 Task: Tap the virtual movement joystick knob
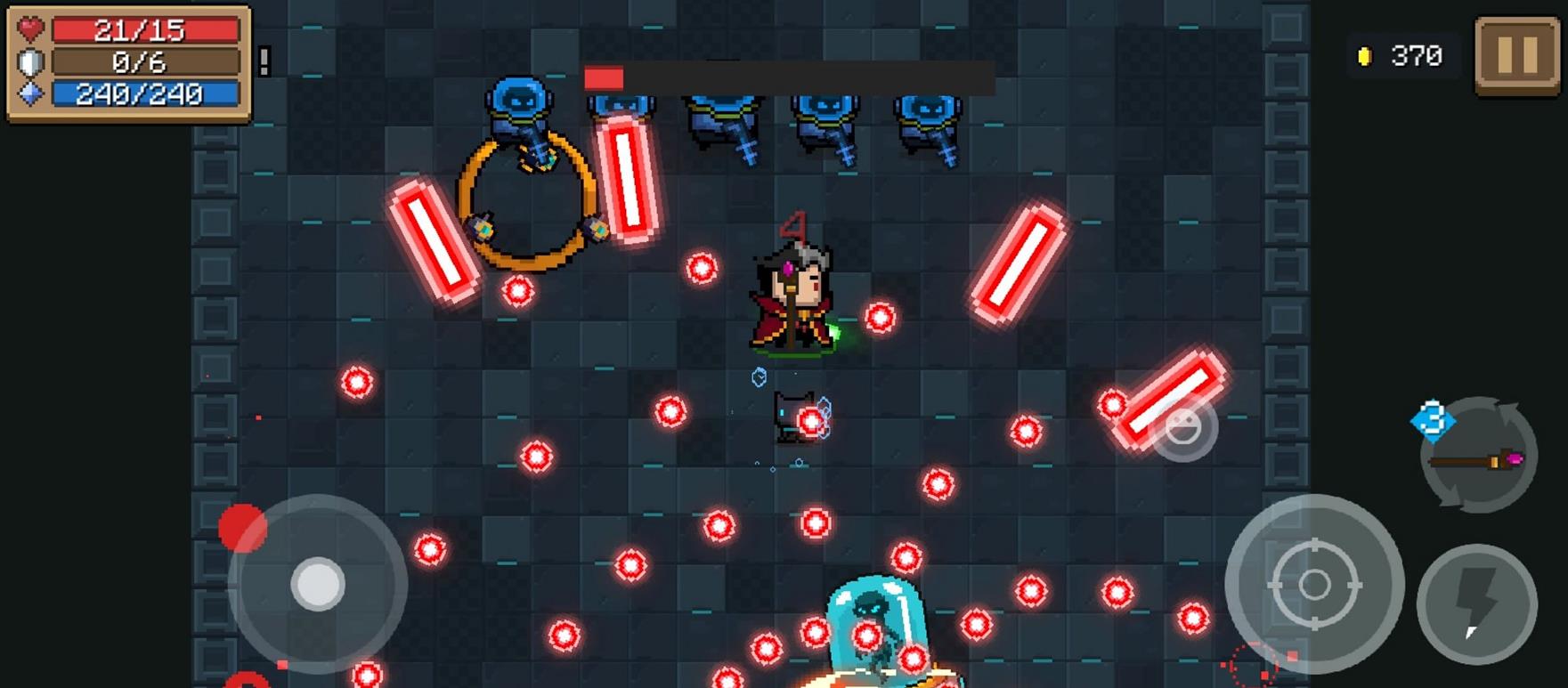click(318, 584)
